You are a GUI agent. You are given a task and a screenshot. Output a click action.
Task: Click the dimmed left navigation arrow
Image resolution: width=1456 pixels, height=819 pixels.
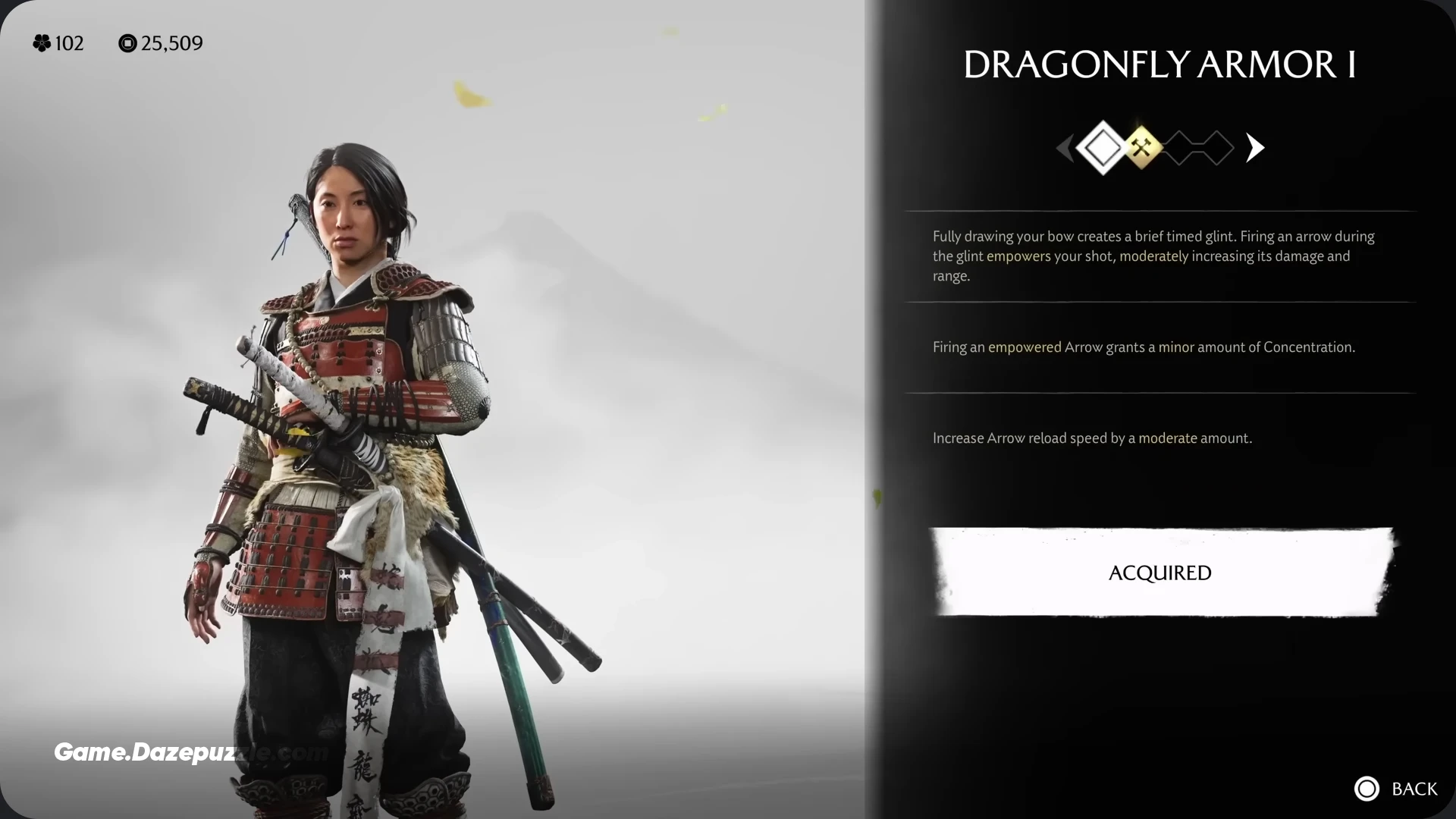1065,147
